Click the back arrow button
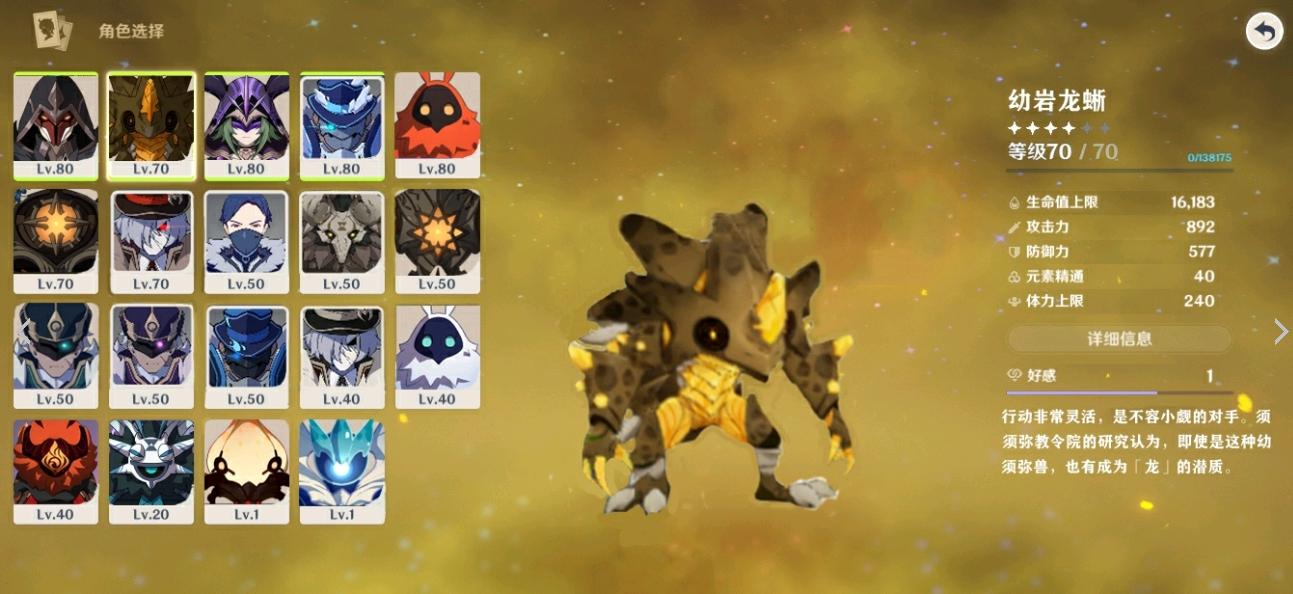1293x594 pixels. pos(1264,32)
